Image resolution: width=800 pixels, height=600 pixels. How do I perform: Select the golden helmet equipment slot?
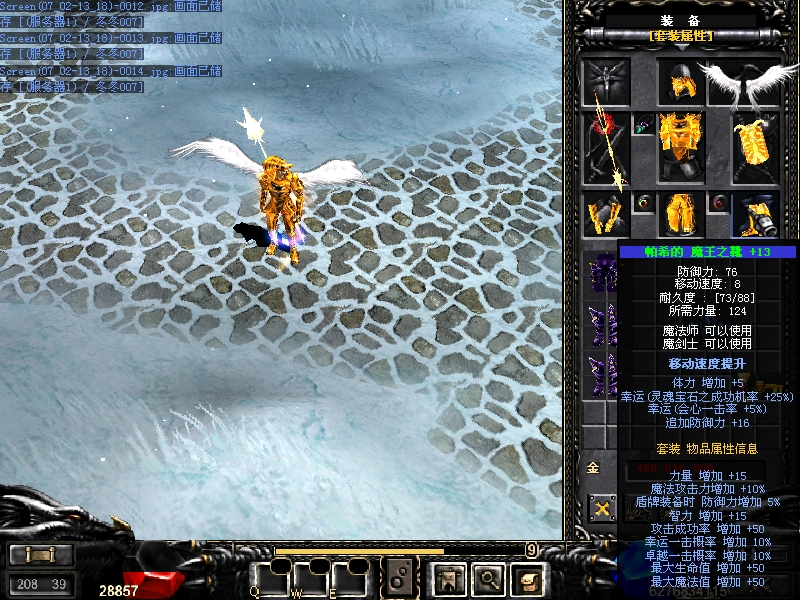point(681,82)
